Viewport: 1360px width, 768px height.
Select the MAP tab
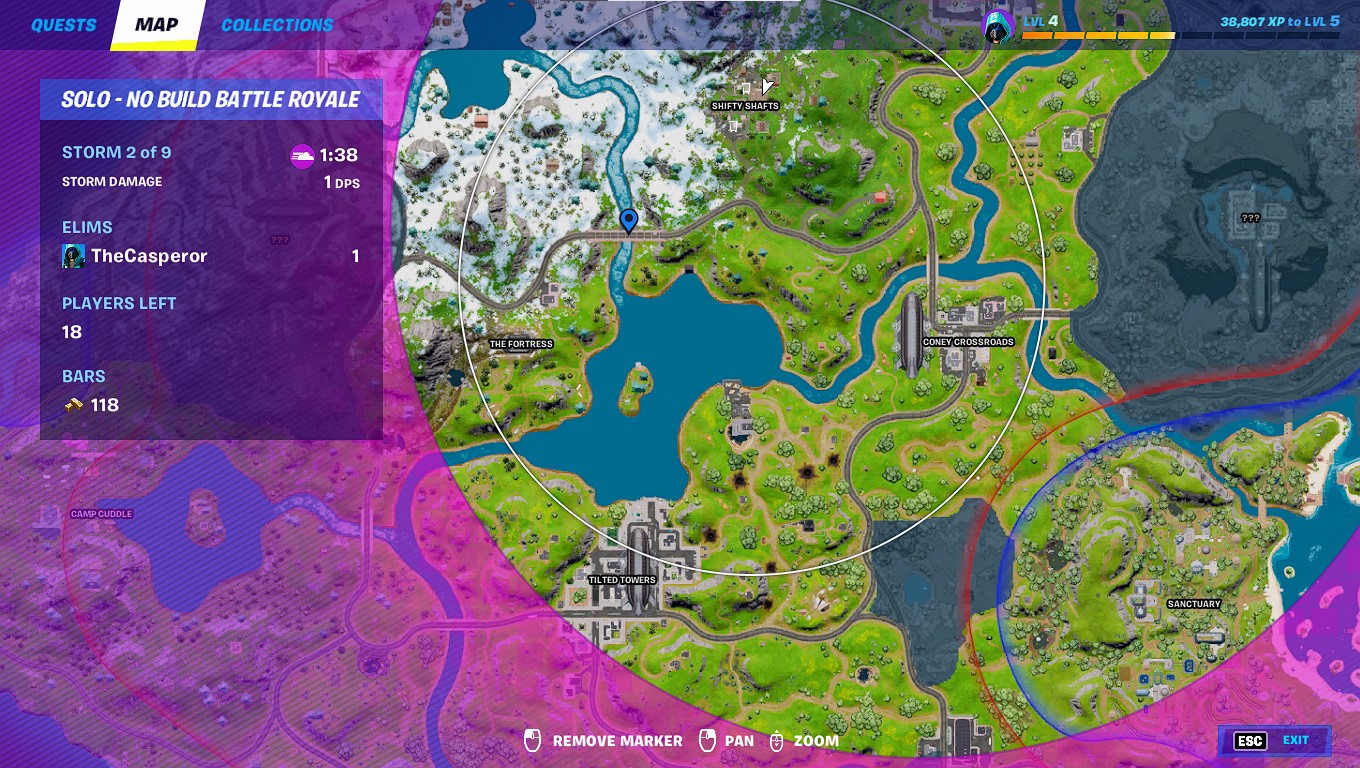click(x=156, y=24)
